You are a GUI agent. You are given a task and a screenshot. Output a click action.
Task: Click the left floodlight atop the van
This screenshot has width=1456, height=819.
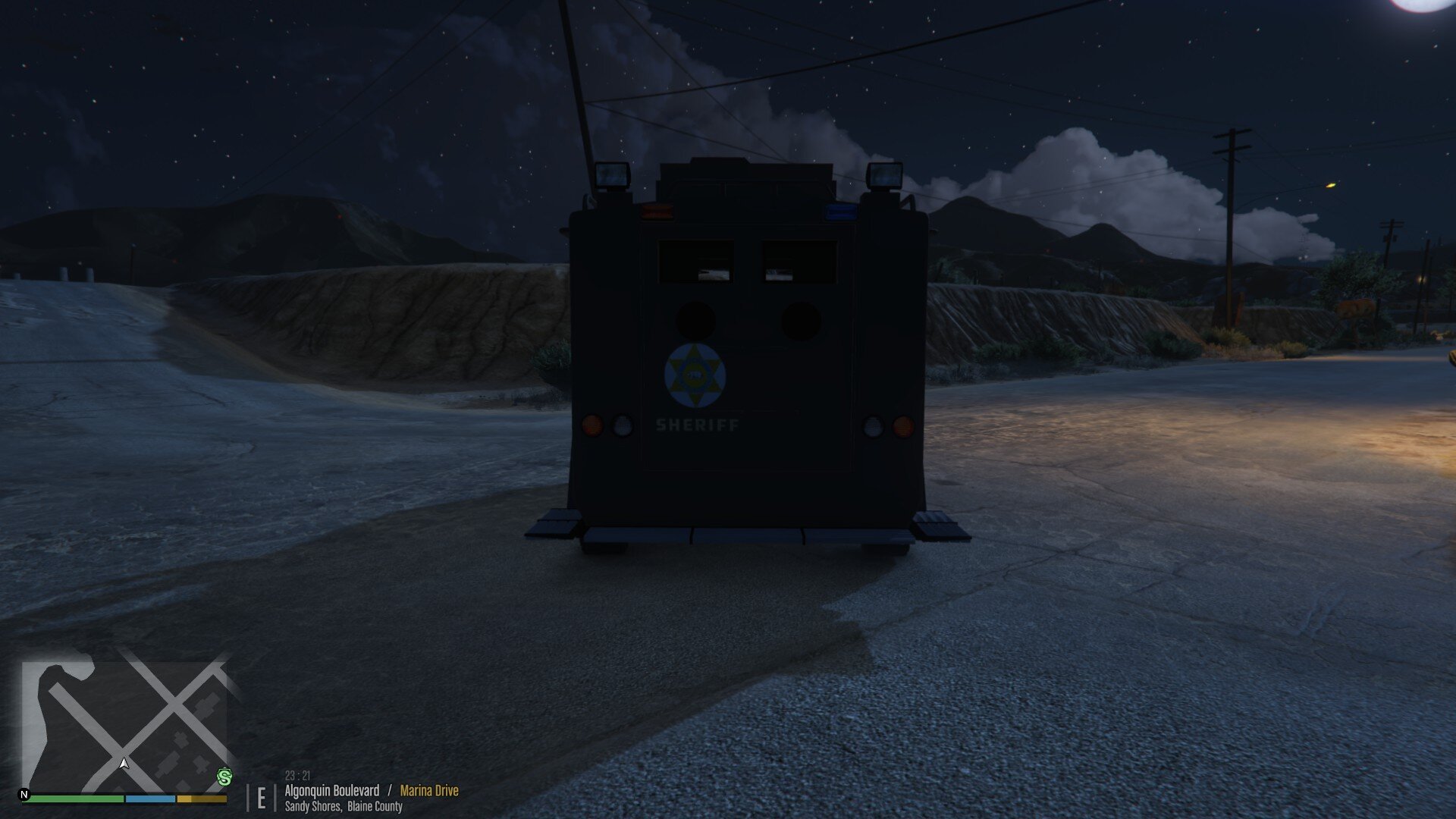[x=610, y=176]
